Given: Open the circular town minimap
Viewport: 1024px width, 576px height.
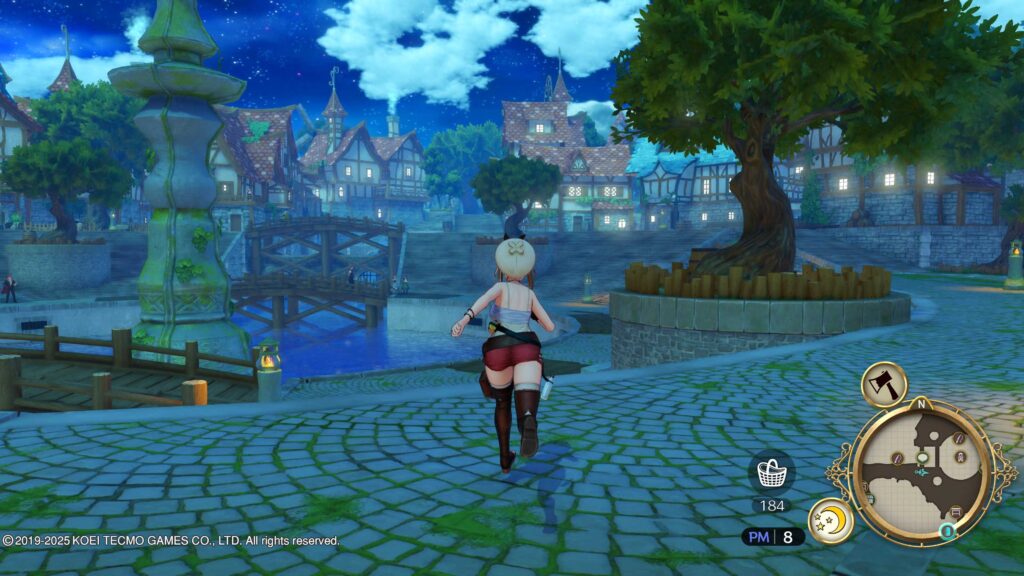Looking at the screenshot, I should click(x=921, y=470).
